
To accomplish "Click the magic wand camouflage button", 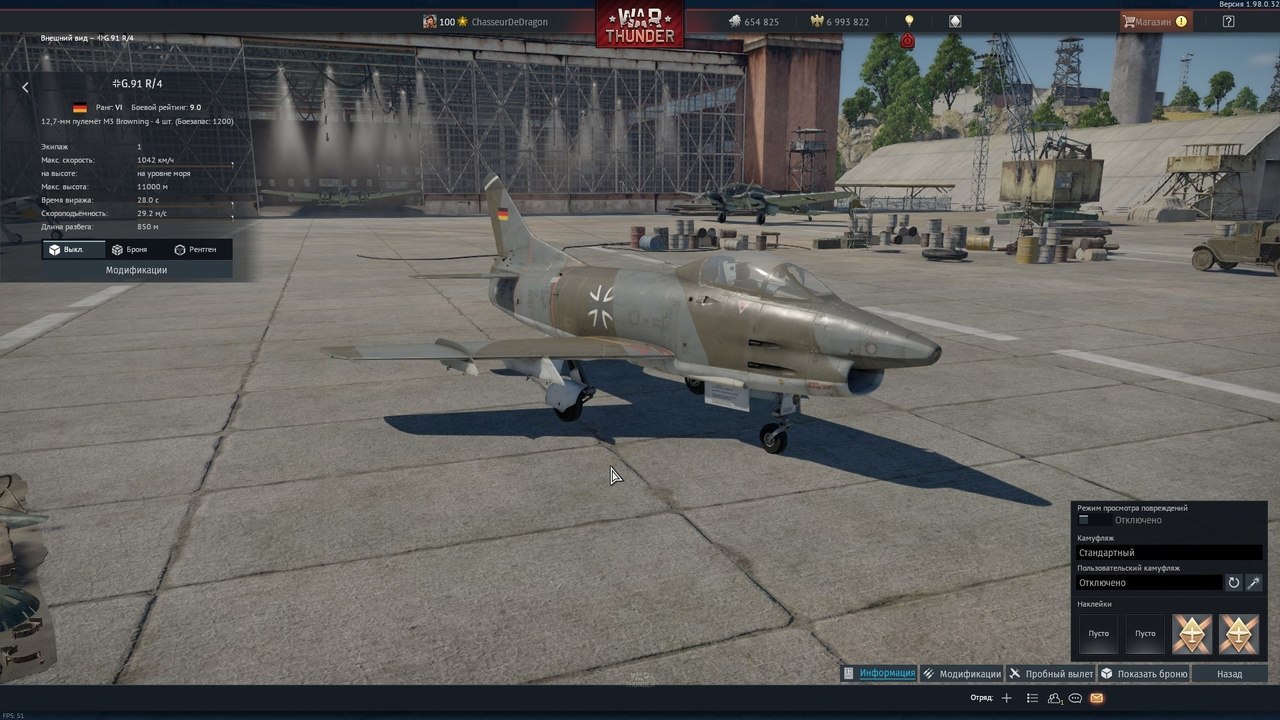I will (1253, 582).
